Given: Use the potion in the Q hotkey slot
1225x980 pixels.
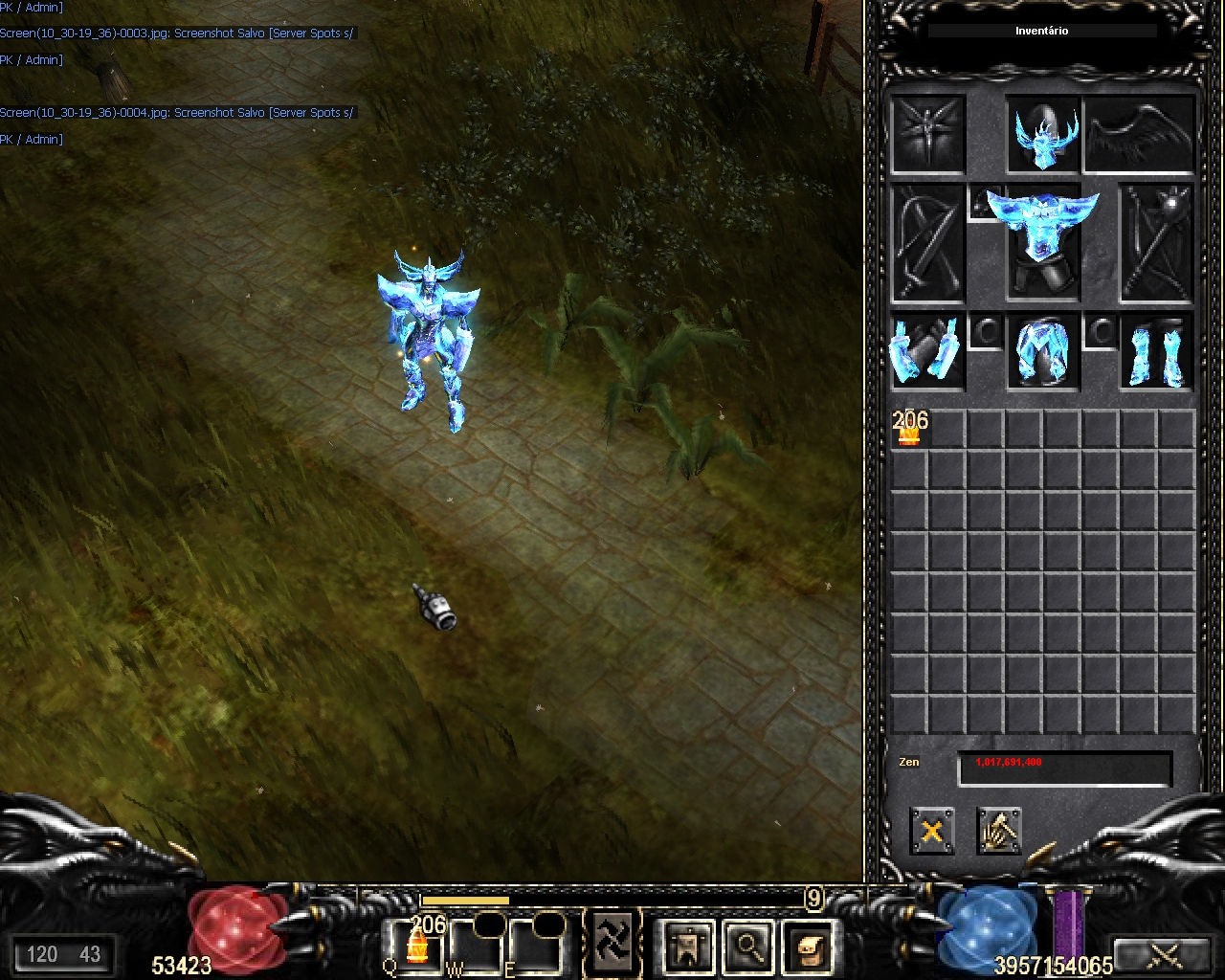Looking at the screenshot, I should [416, 944].
